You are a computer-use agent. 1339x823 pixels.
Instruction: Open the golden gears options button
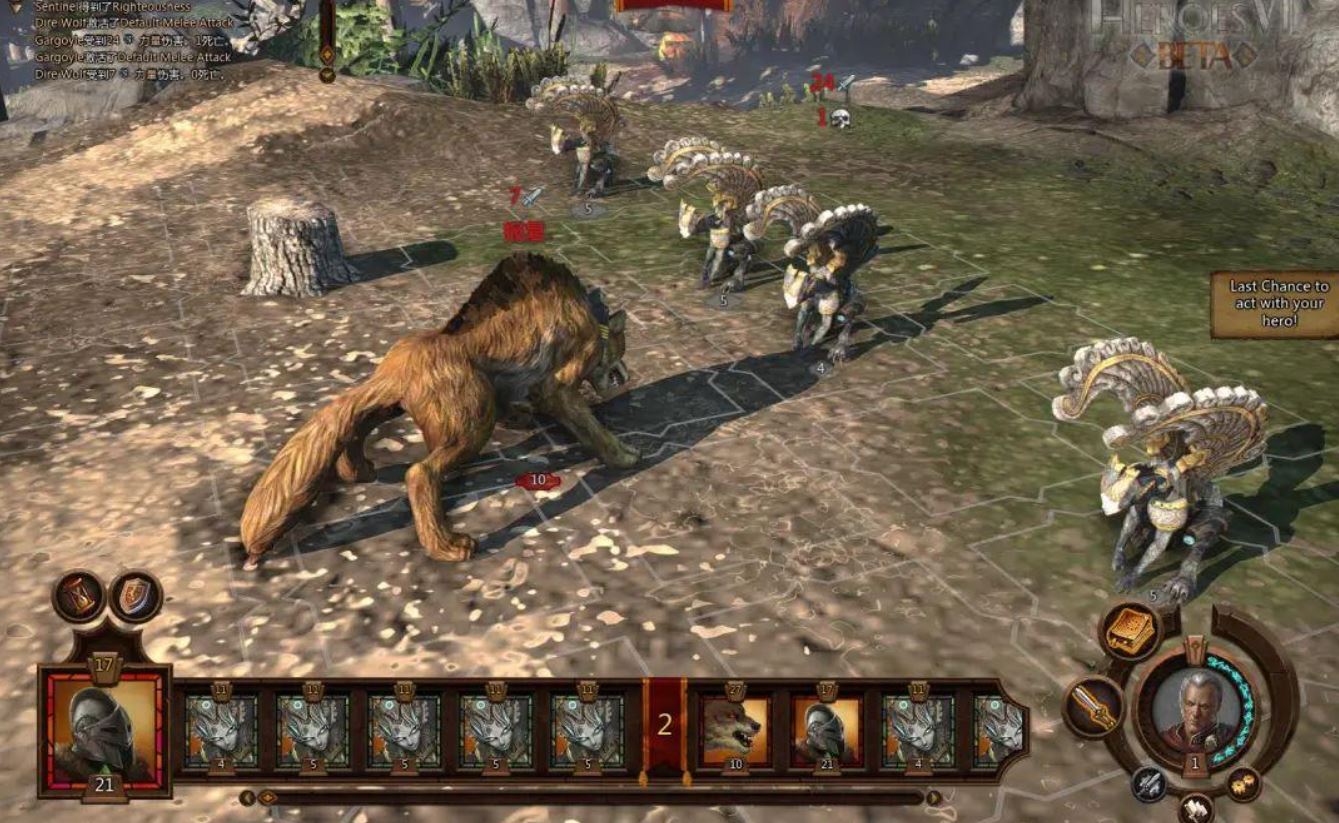pos(1243,783)
